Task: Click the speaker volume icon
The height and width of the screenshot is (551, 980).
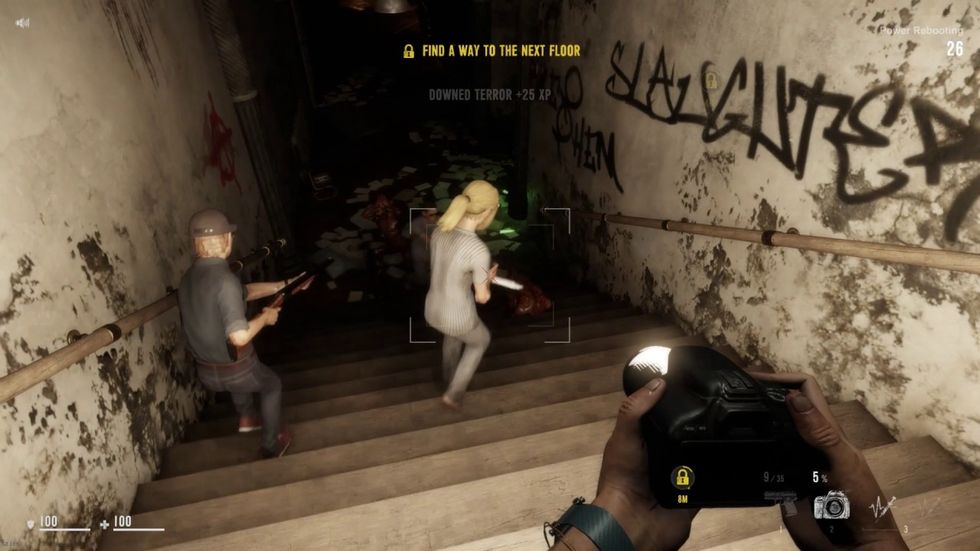Action: [22, 22]
